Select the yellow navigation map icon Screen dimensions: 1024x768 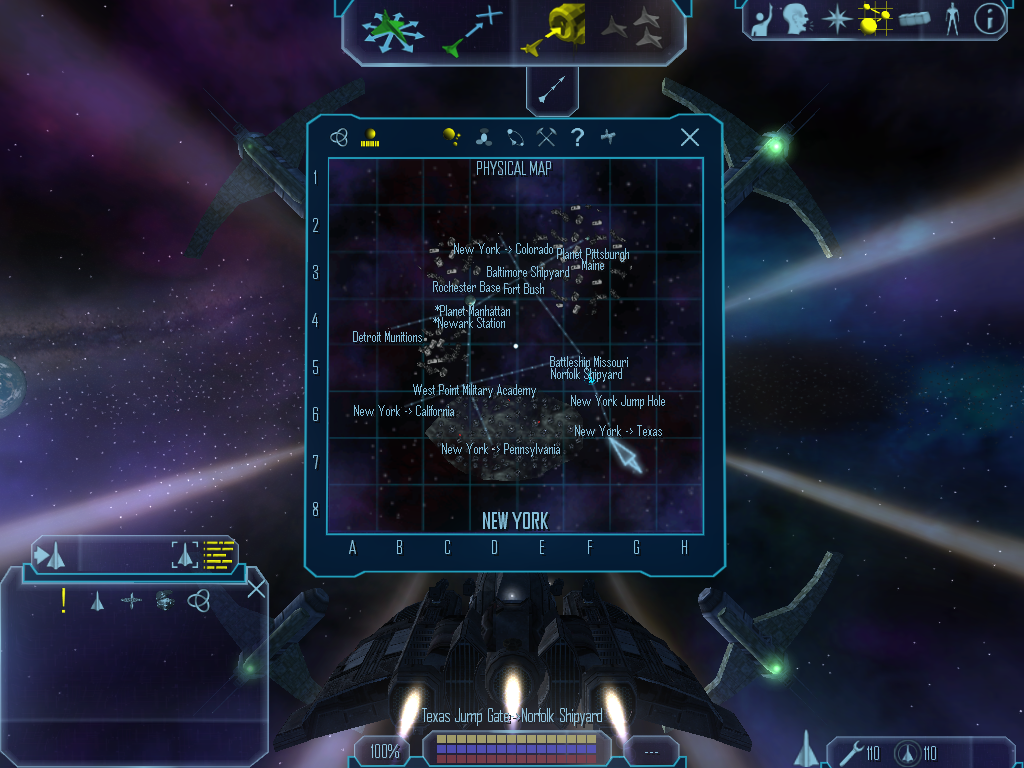(876, 18)
